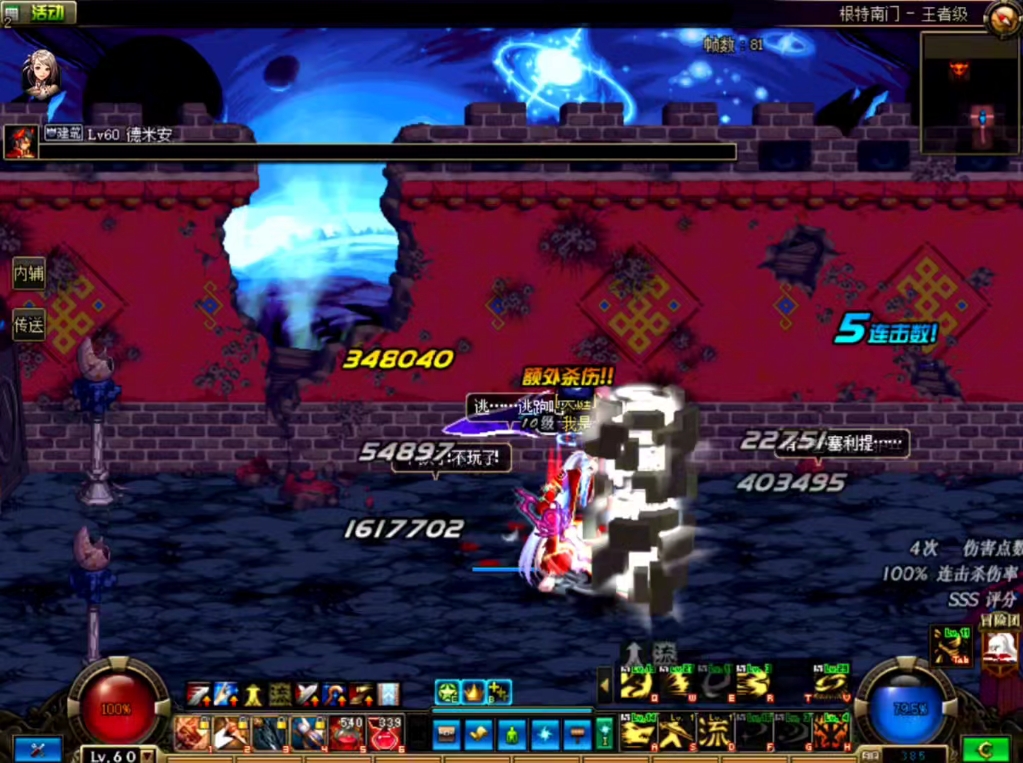Activate the skill bound to hotkey Q
This screenshot has height=763, width=1023.
point(636,684)
